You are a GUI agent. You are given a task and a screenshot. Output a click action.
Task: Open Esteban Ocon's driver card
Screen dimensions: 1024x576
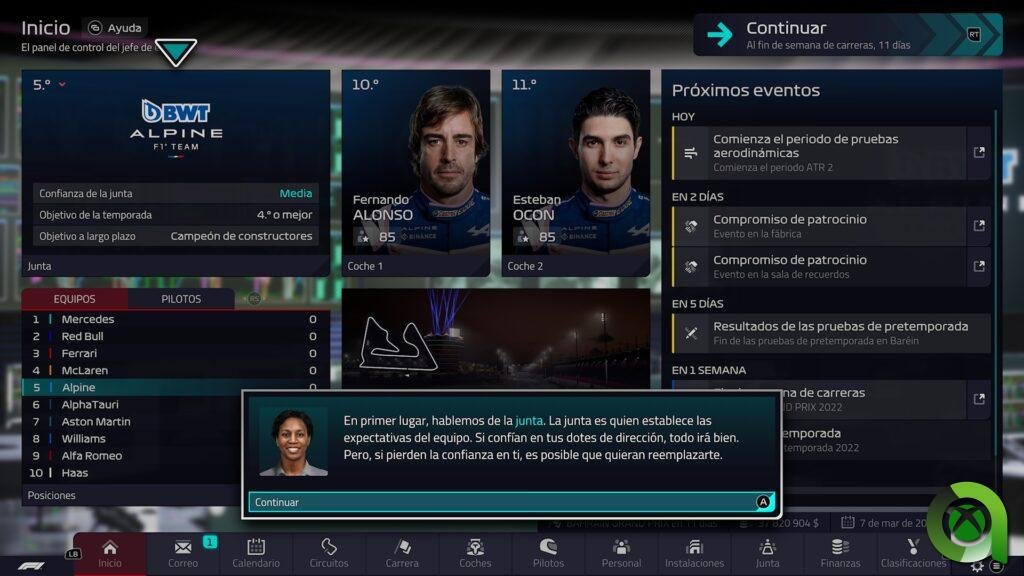[576, 172]
